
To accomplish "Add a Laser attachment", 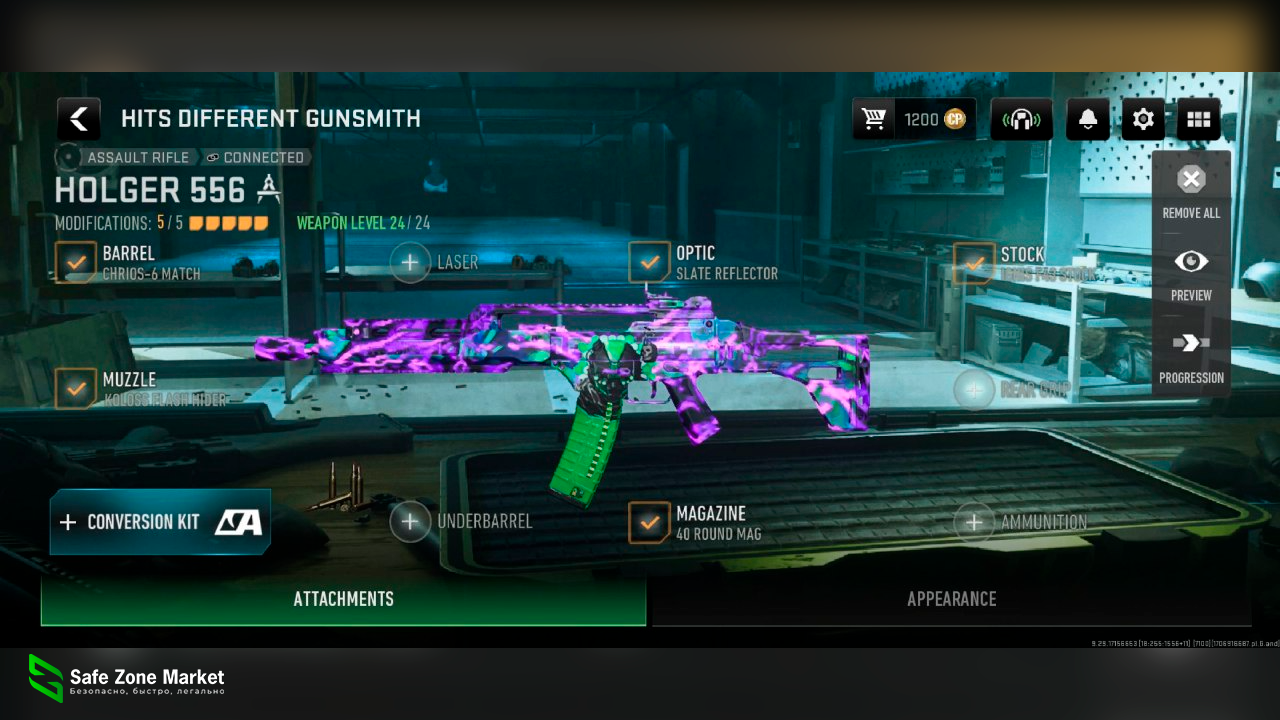I will [410, 263].
